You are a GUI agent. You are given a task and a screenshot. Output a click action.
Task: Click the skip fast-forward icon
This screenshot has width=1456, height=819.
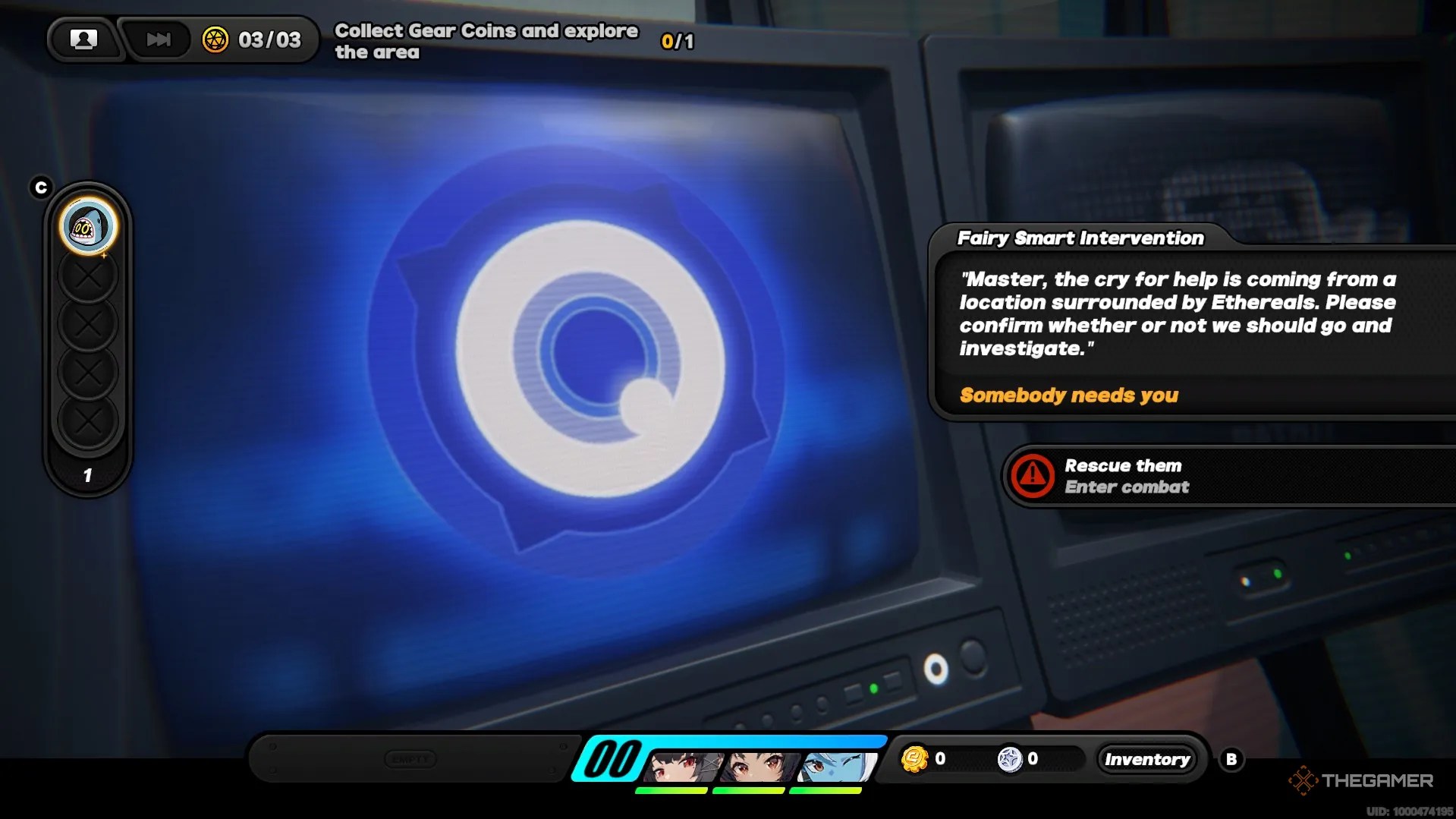click(x=157, y=39)
